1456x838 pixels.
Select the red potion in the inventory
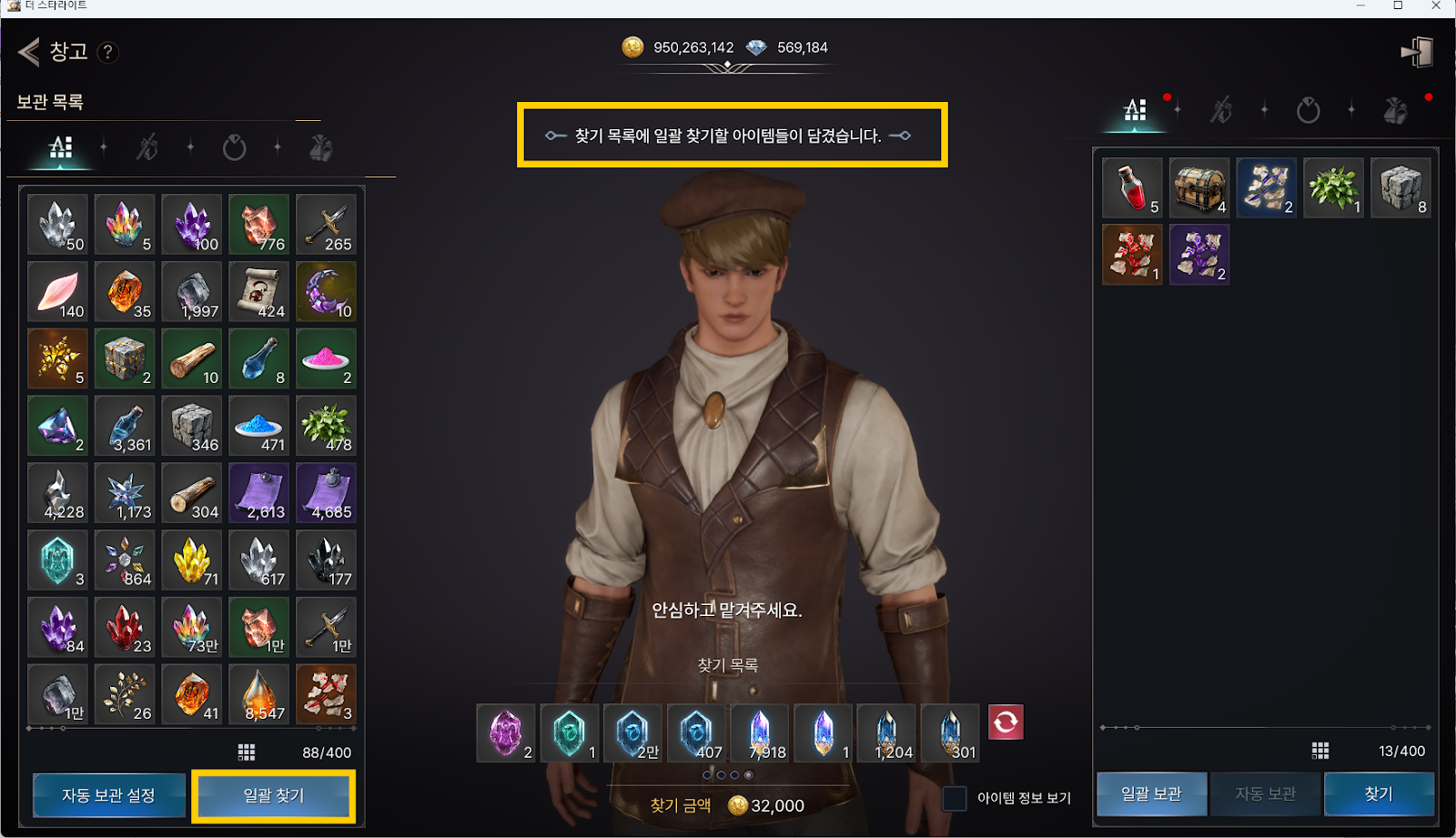click(1132, 187)
